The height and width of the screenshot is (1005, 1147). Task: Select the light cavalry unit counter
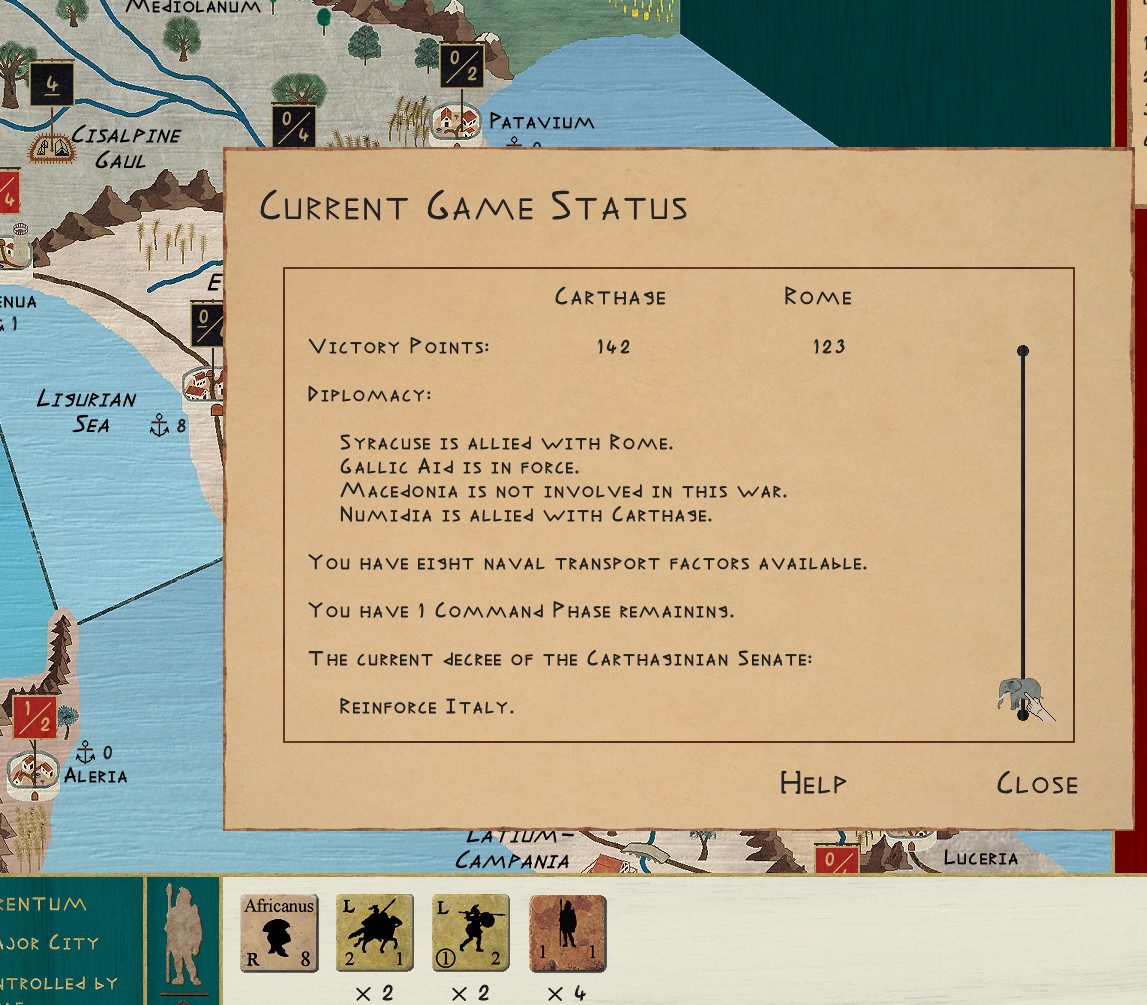pos(374,933)
